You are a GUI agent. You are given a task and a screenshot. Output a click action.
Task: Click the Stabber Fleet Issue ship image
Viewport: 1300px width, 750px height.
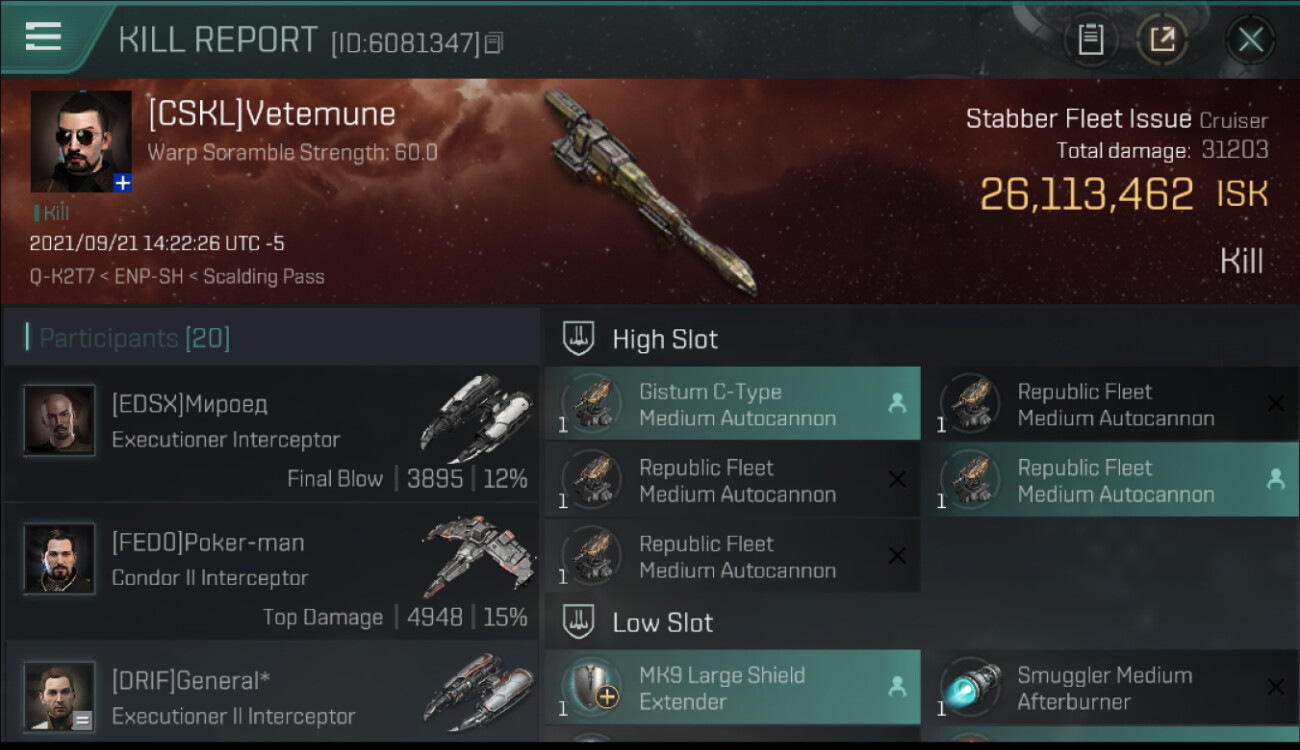(648, 192)
